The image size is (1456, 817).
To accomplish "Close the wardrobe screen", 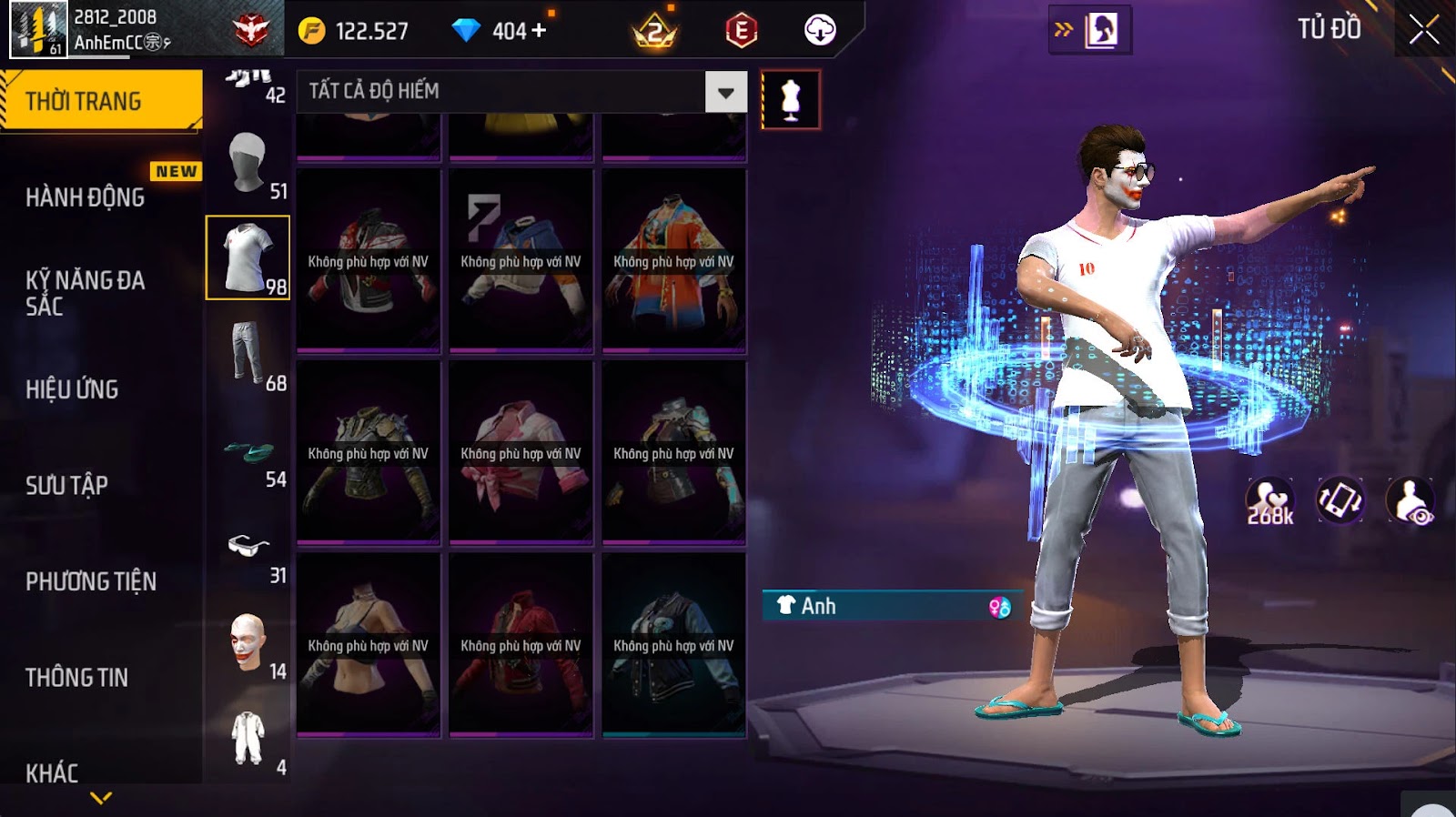I will tap(1424, 31).
